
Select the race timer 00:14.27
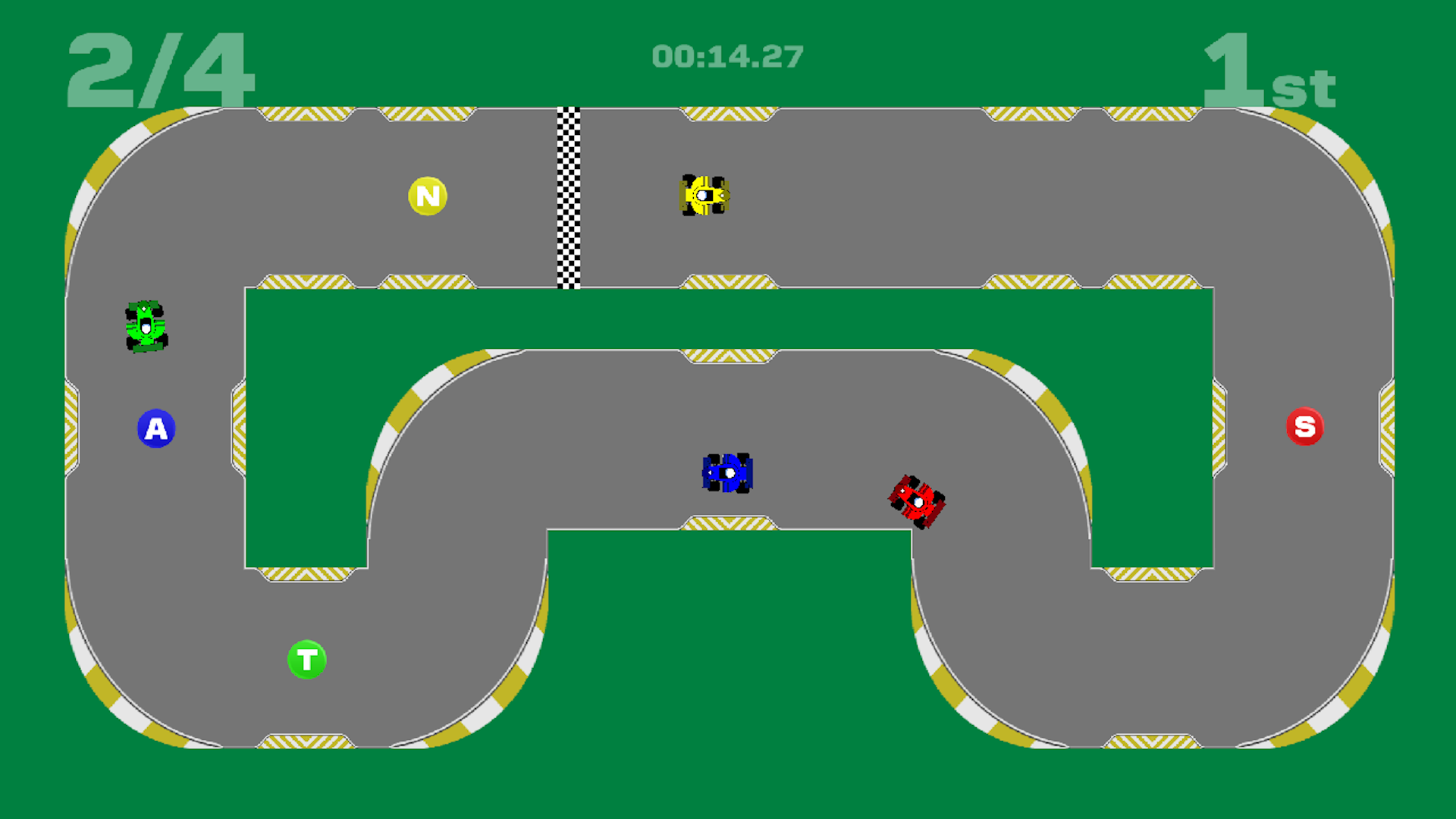click(x=728, y=55)
